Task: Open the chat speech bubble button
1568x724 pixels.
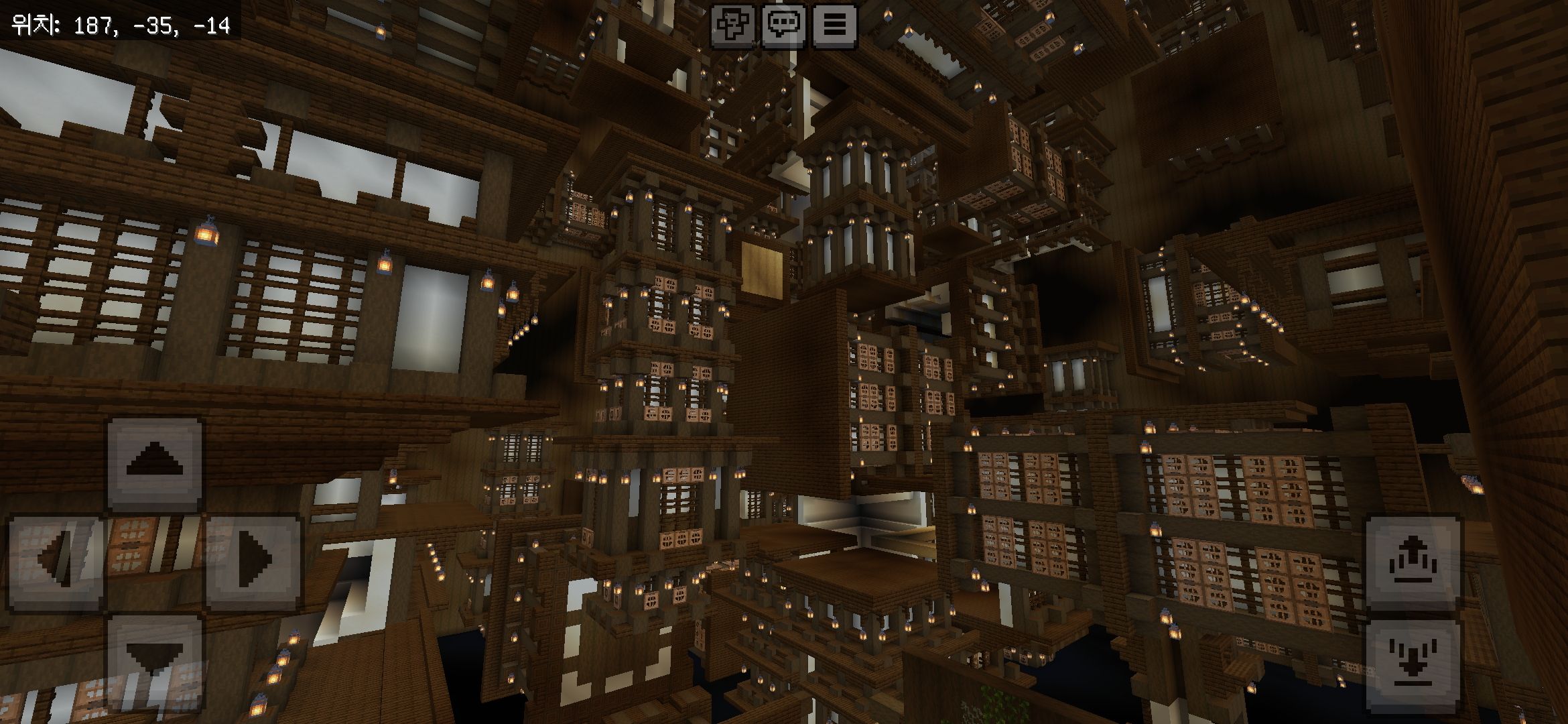Action: coord(783,25)
